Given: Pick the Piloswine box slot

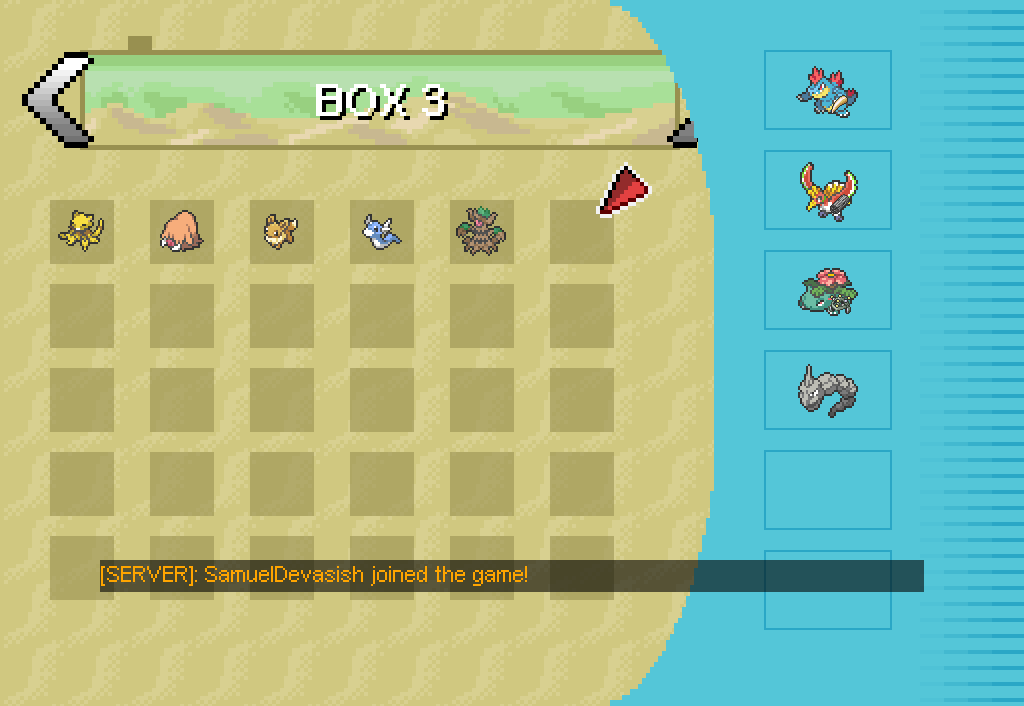Looking at the screenshot, I should point(181,231).
